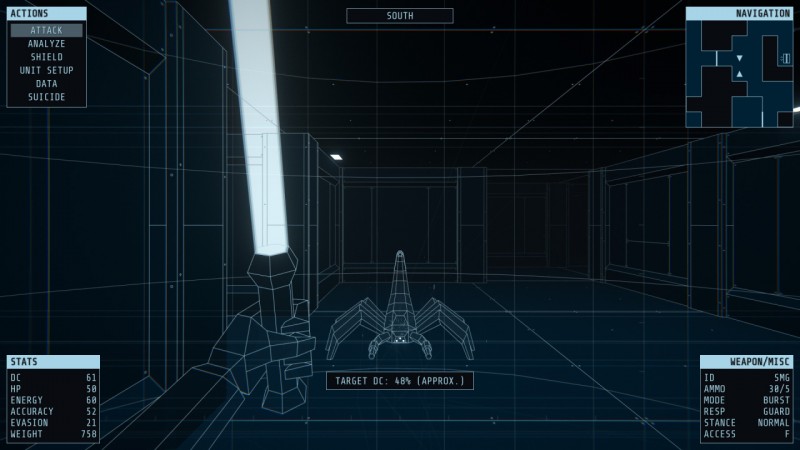Open the Data entry
800x450 pixels.
[x=46, y=84]
